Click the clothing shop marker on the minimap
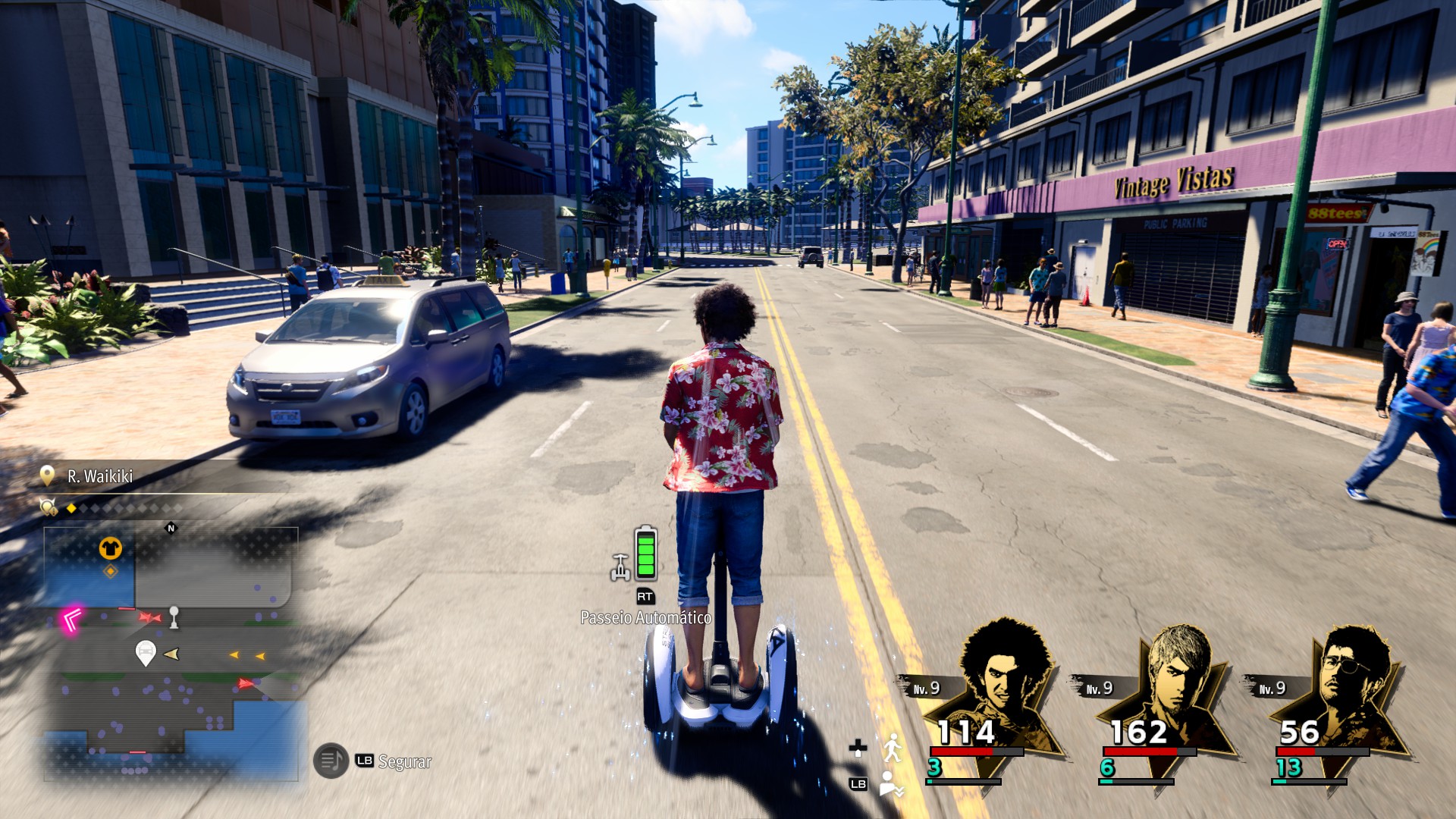 (111, 548)
